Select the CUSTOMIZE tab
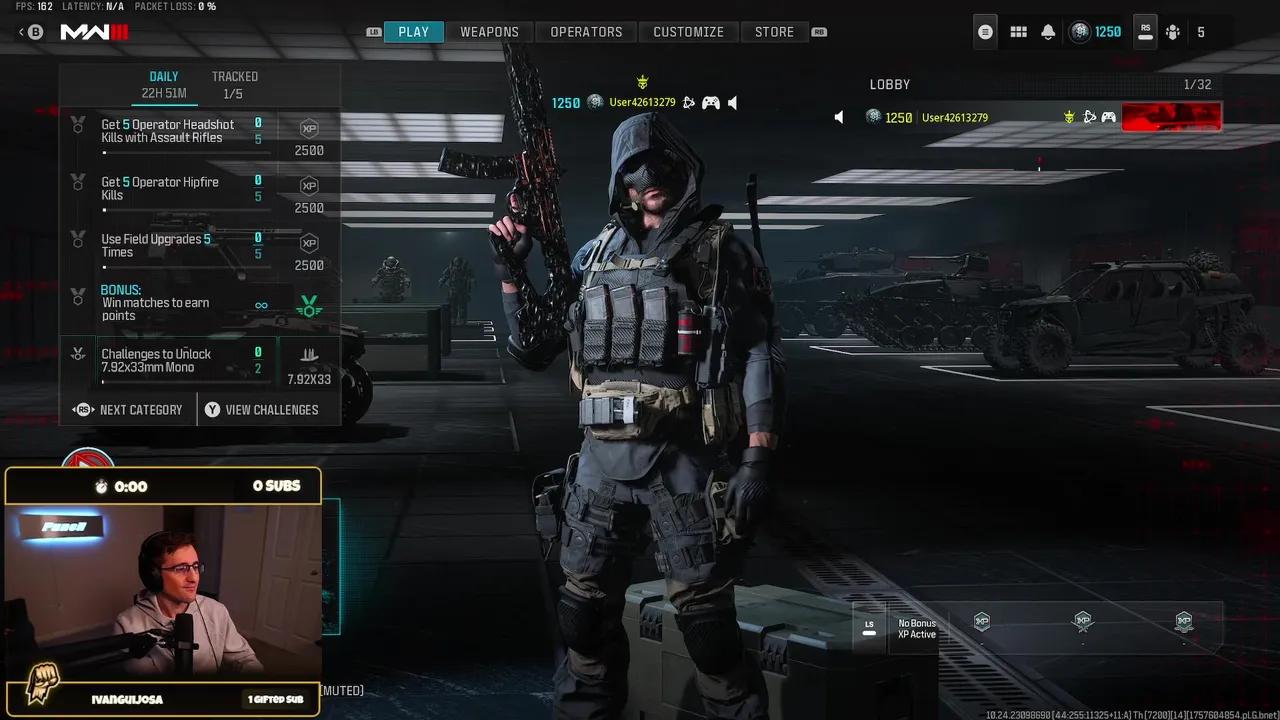This screenshot has width=1280, height=720. (688, 32)
